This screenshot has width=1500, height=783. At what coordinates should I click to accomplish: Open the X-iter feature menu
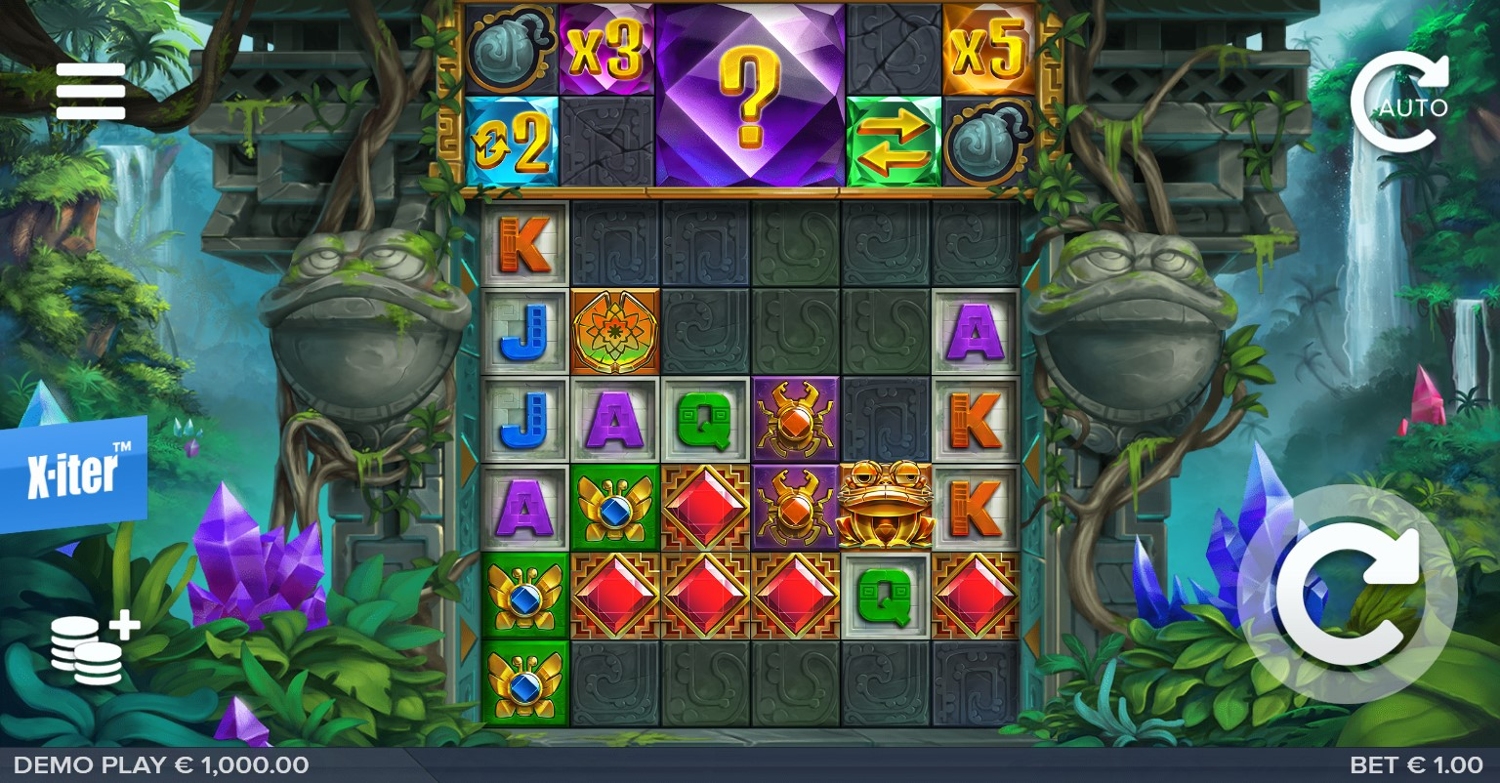[73, 473]
